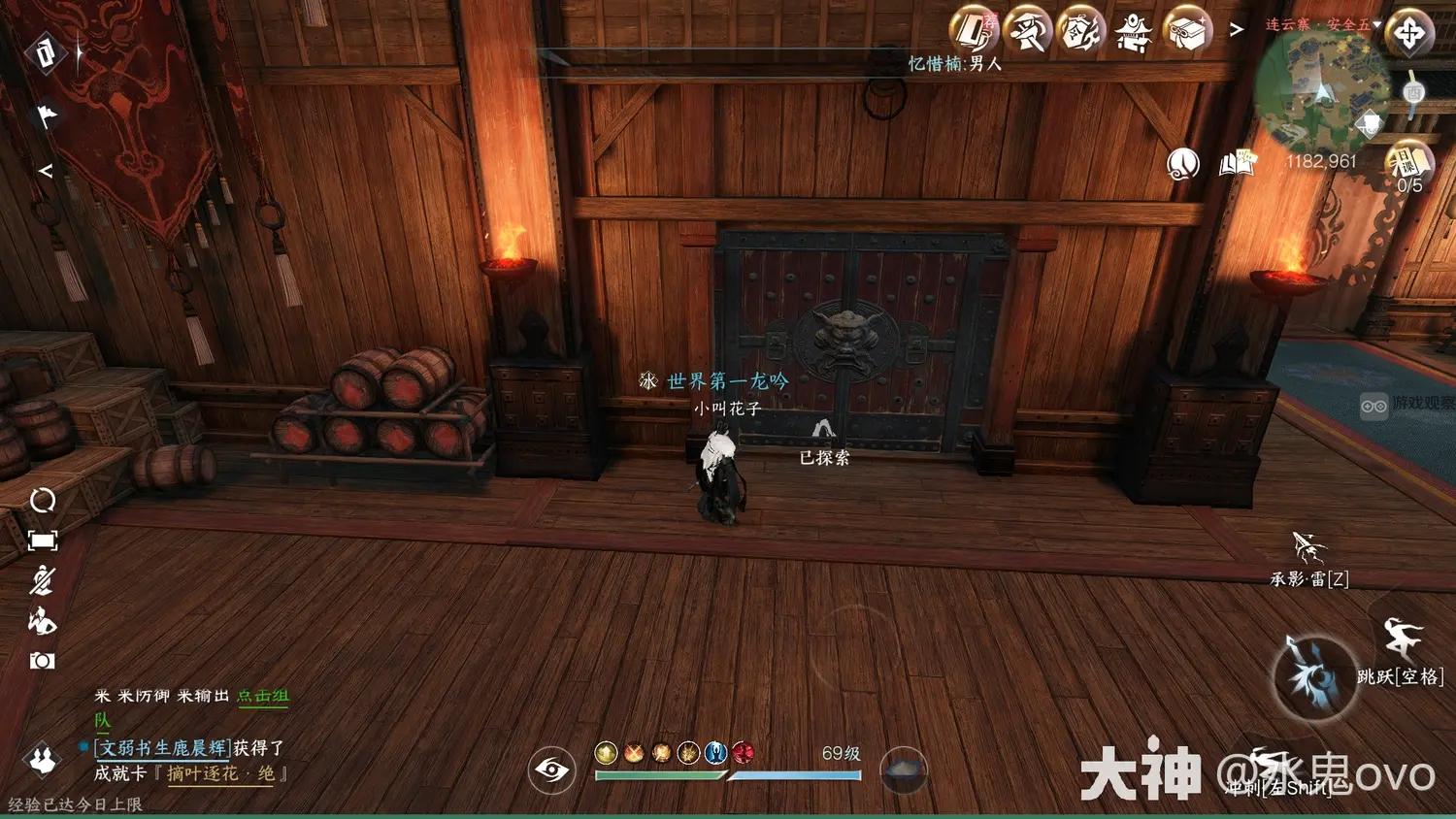The image size is (1456, 819).
Task: Open the pouch with flame icon
Action: [1080, 30]
